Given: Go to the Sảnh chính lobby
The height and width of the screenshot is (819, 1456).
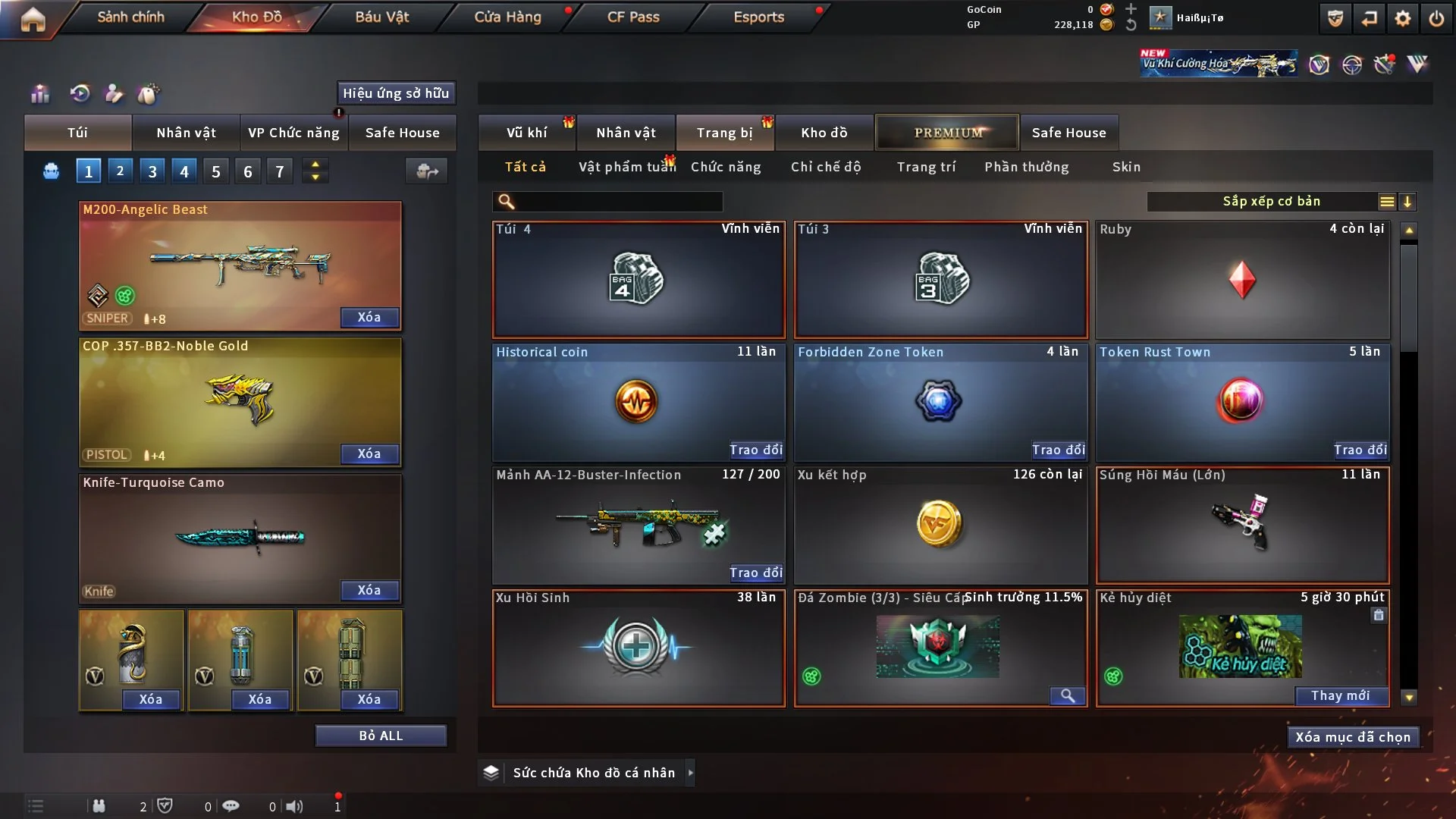Looking at the screenshot, I should pos(130,17).
